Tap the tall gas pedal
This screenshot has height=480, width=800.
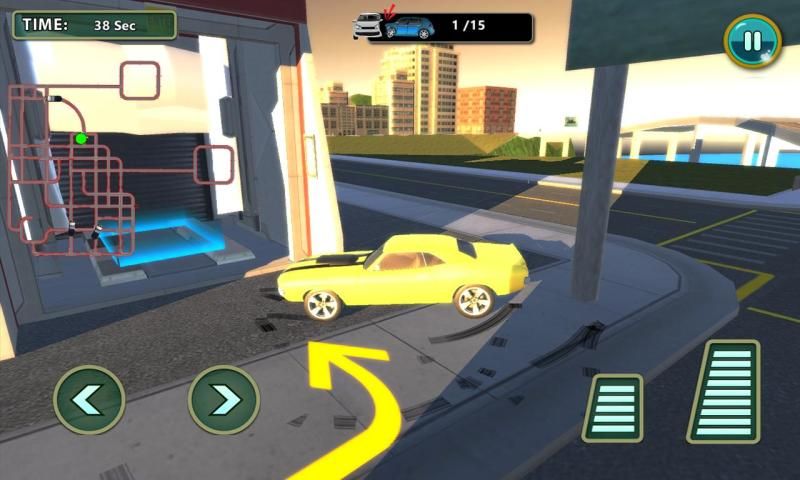pos(723,391)
